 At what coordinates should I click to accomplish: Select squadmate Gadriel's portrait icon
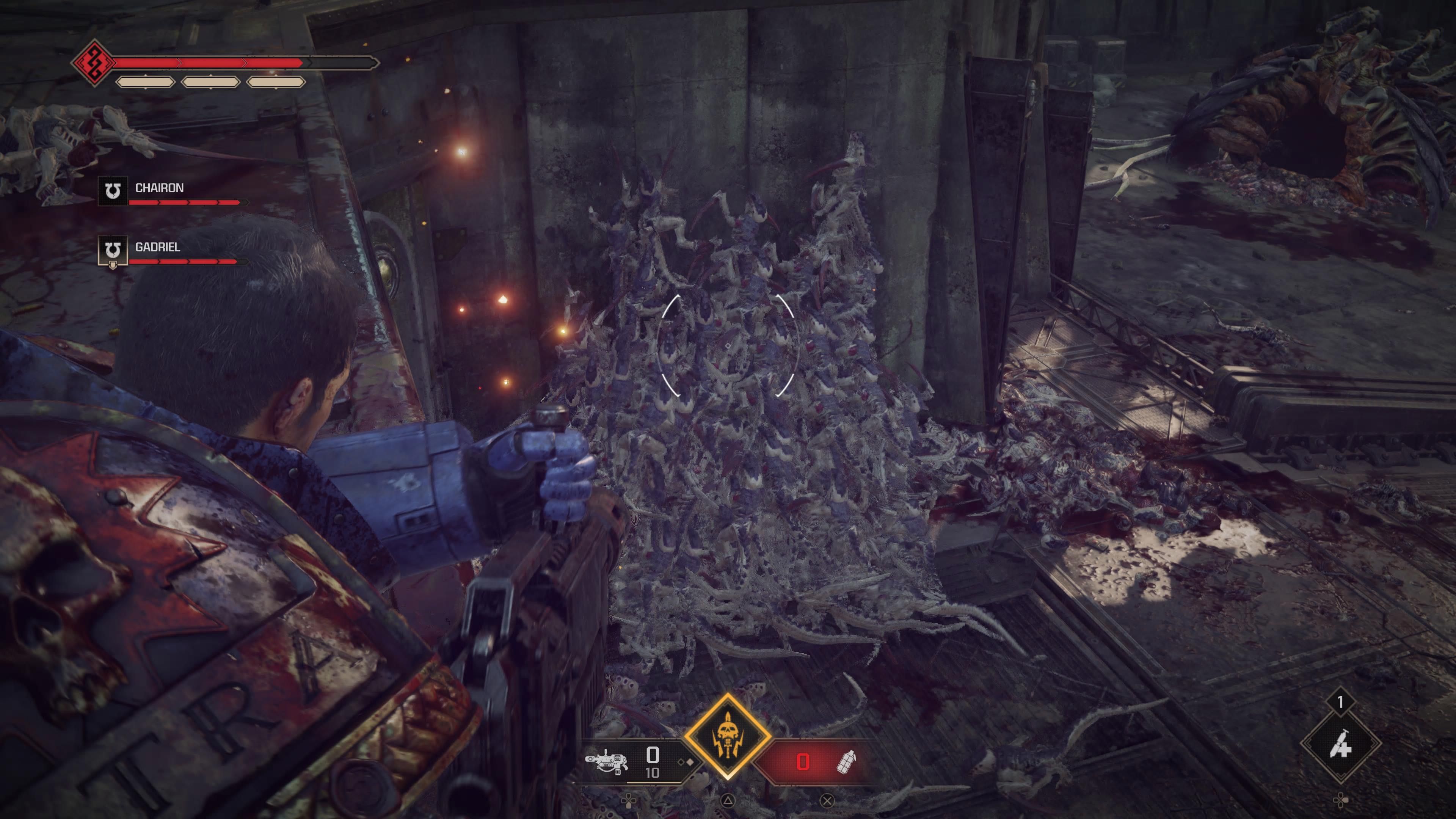(x=113, y=250)
